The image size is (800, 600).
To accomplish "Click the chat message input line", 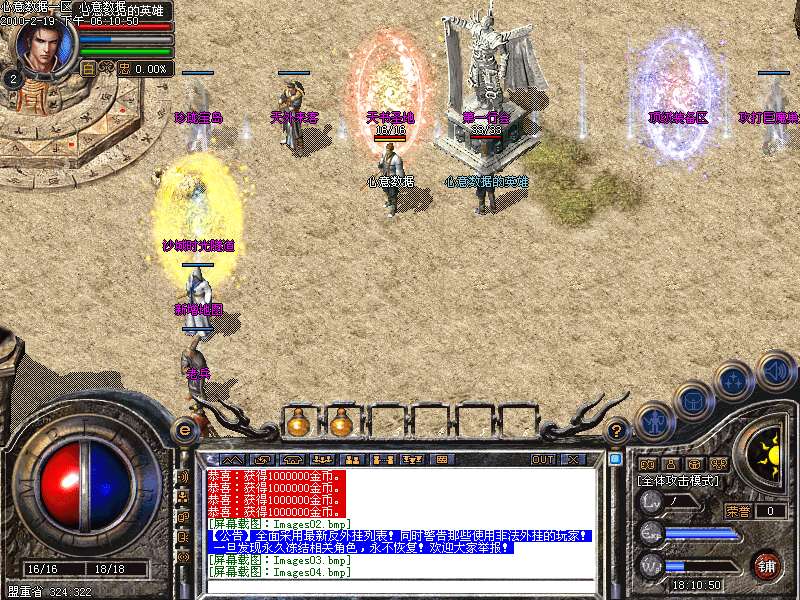I will (x=400, y=589).
